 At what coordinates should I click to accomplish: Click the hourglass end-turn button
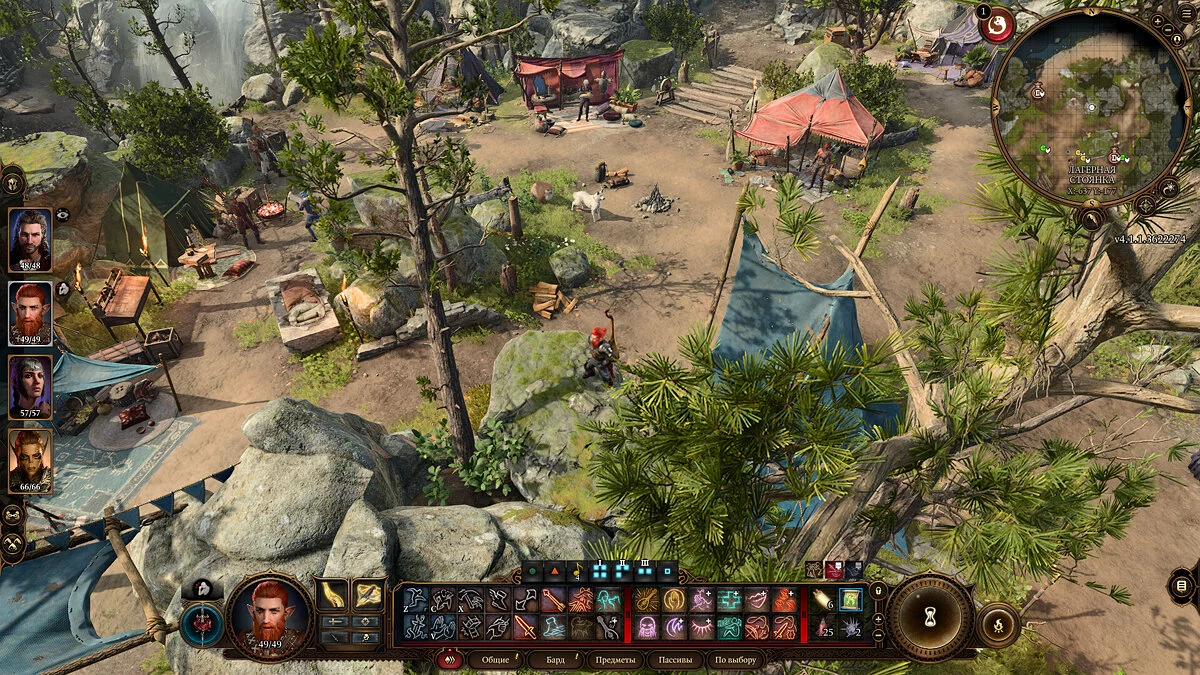point(930,617)
